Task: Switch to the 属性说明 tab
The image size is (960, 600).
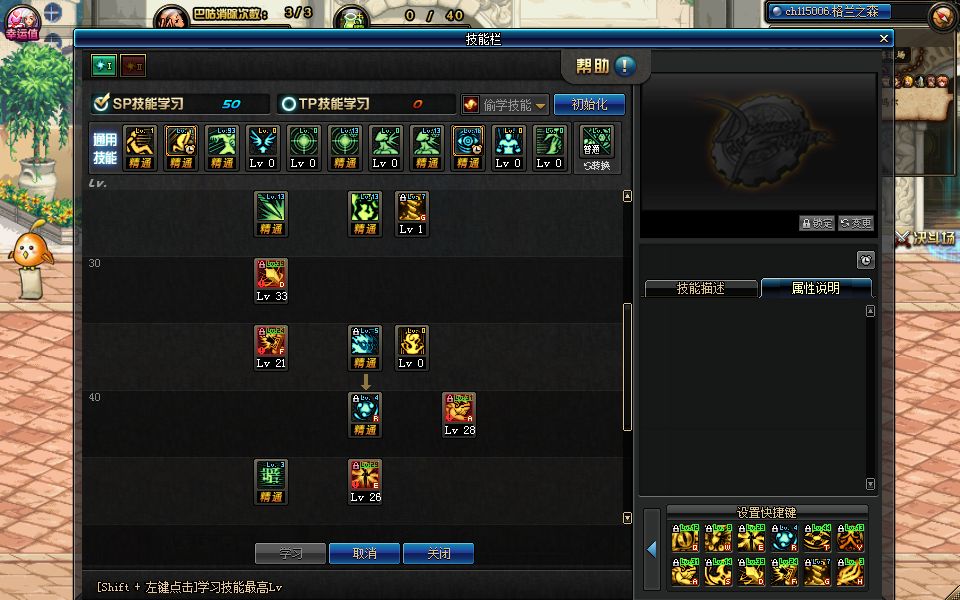Action: (x=815, y=288)
